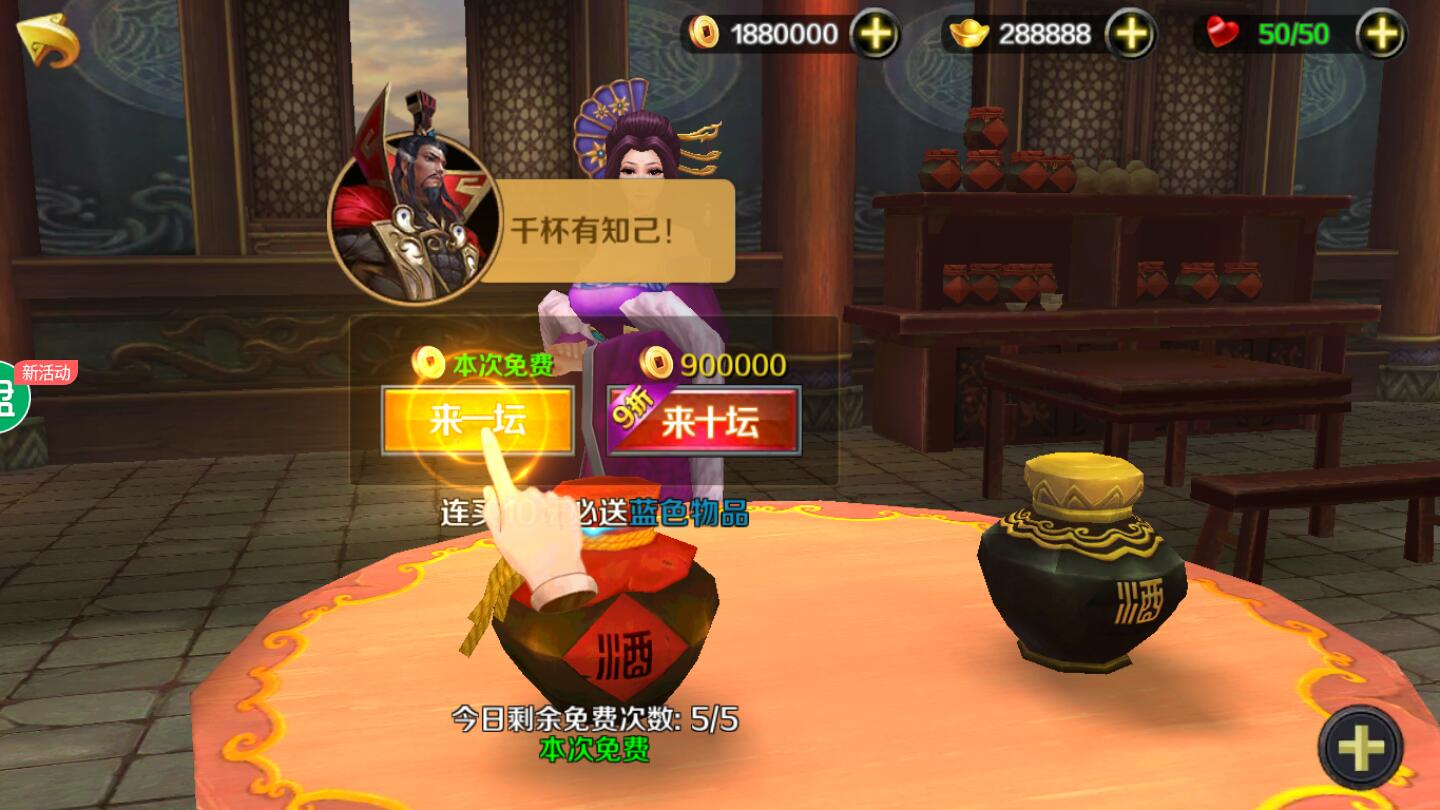Click the gold ingot currency icon
1440x810 pixels.
(x=967, y=33)
